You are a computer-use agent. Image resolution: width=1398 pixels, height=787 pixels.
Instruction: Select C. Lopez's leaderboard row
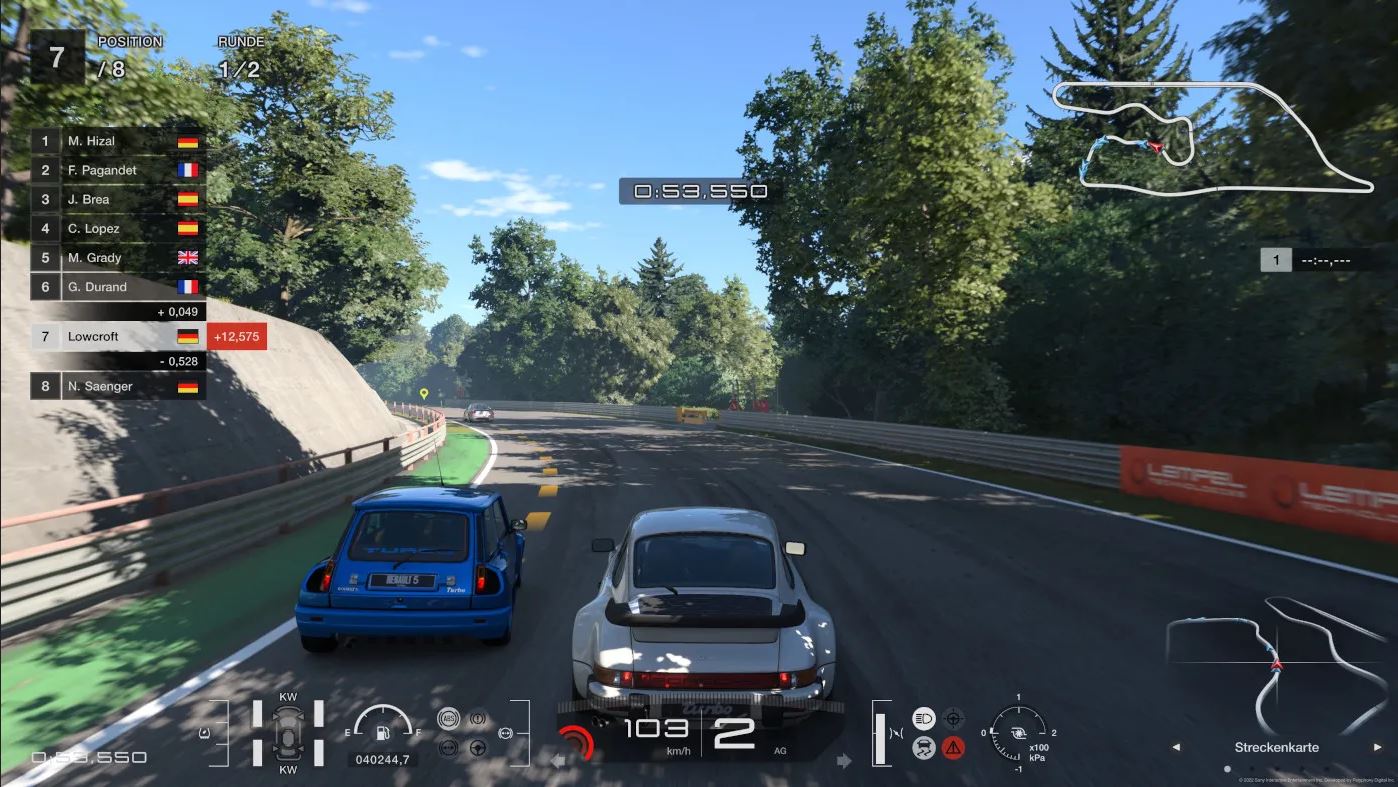pyautogui.click(x=118, y=228)
